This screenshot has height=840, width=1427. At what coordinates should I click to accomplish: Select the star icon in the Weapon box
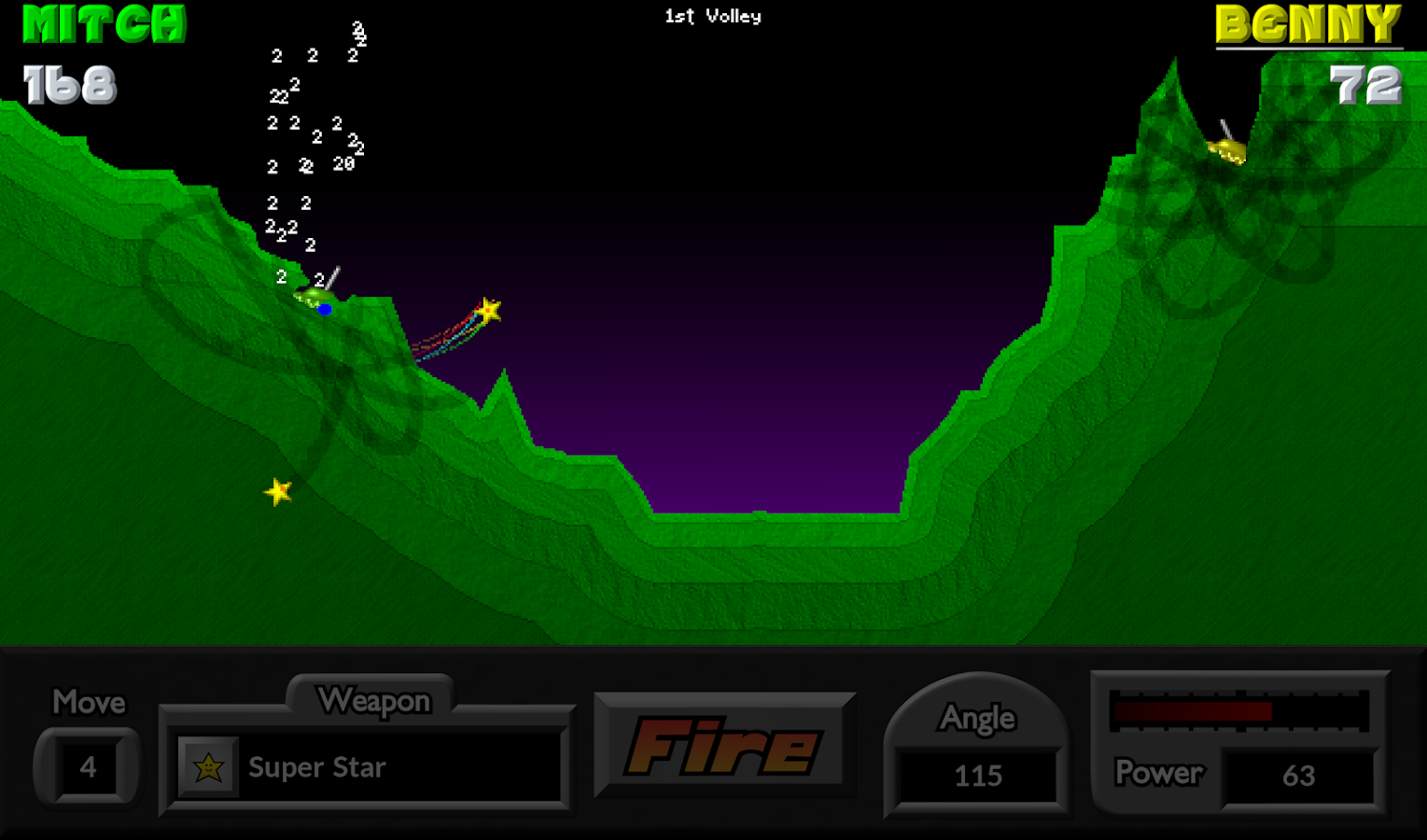coord(209,767)
